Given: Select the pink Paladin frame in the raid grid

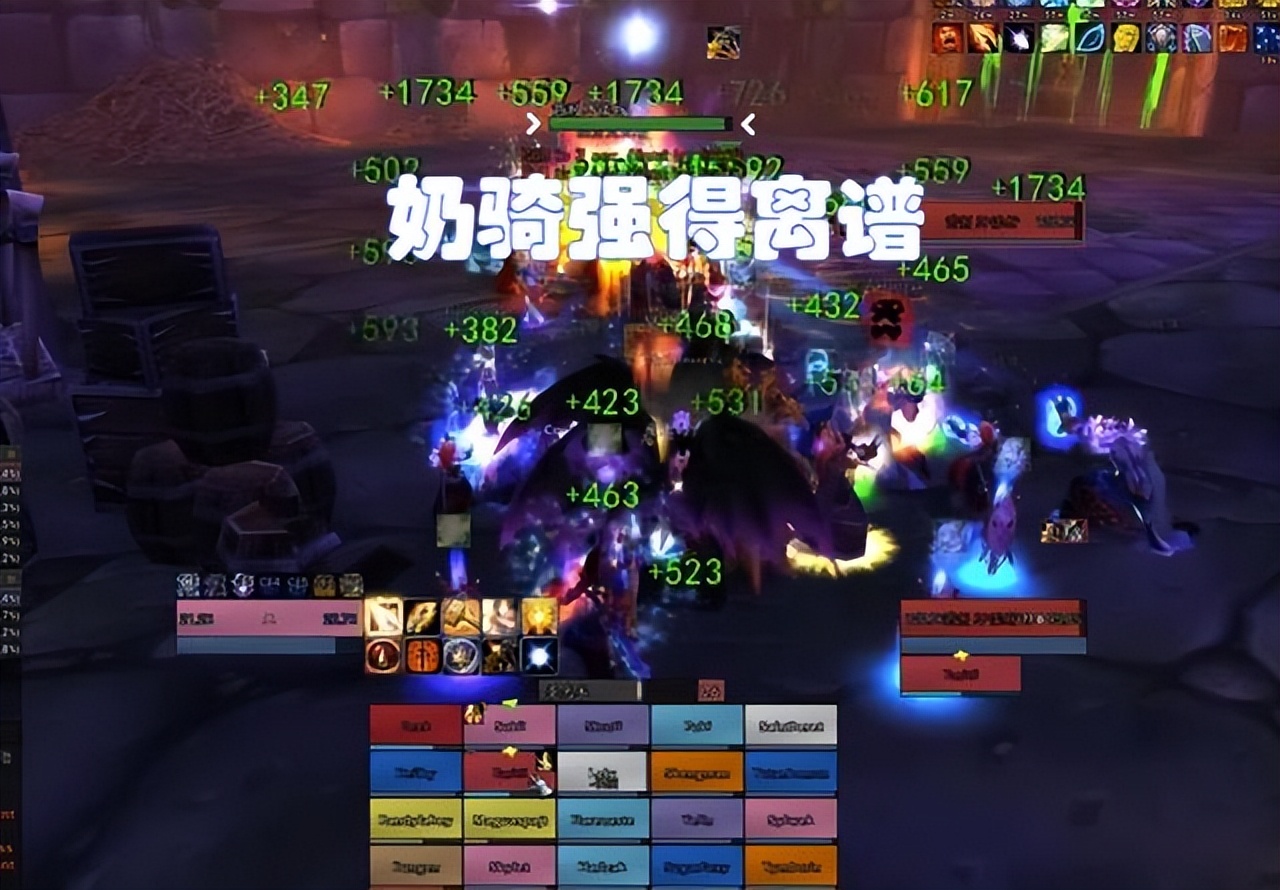Looking at the screenshot, I should click(510, 724).
